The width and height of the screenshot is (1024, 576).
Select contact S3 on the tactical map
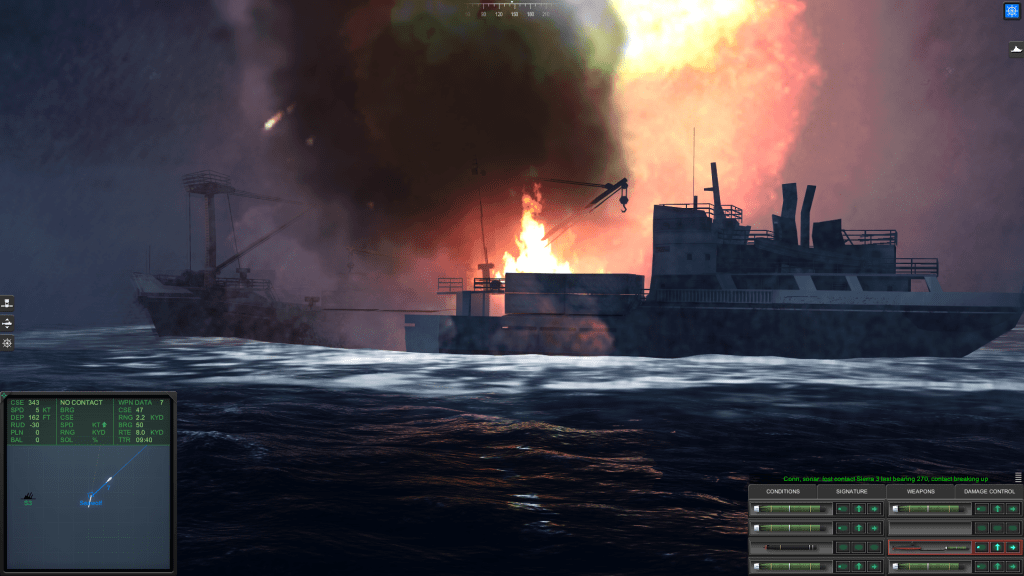tap(30, 496)
